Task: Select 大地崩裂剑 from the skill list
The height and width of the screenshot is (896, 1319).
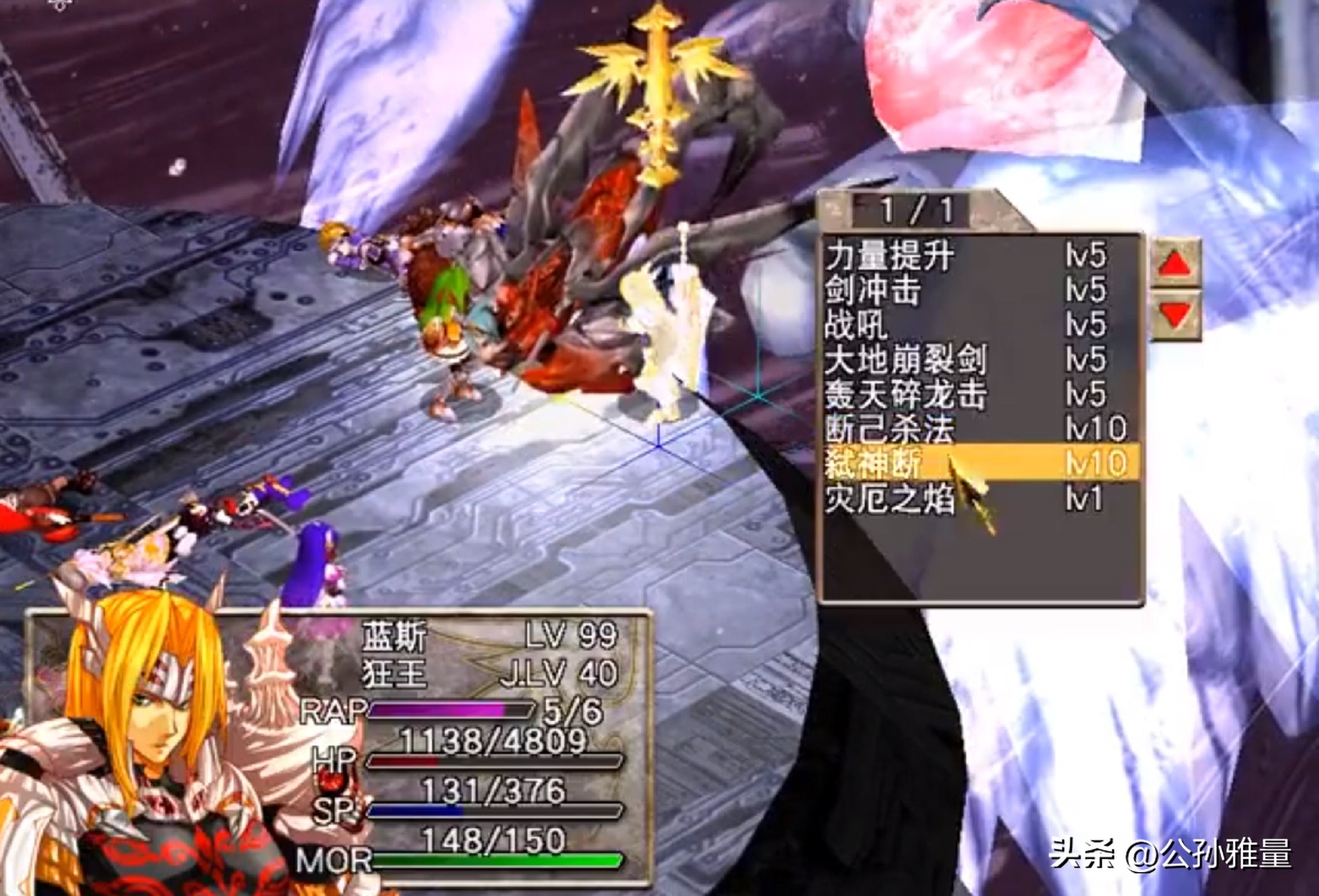Action: coord(906,360)
